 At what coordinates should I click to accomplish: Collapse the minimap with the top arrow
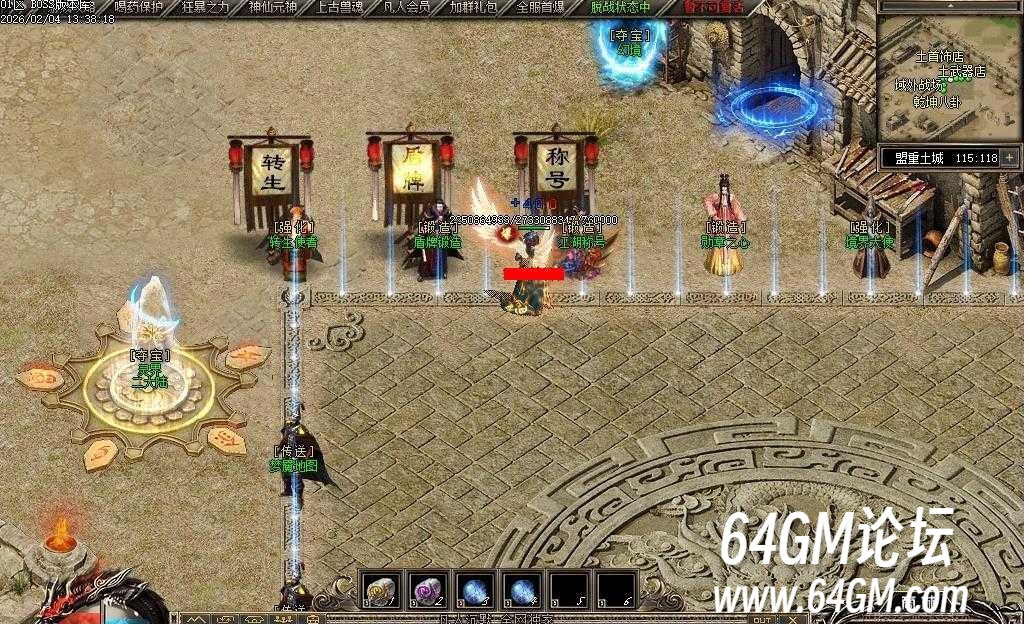(x=948, y=6)
